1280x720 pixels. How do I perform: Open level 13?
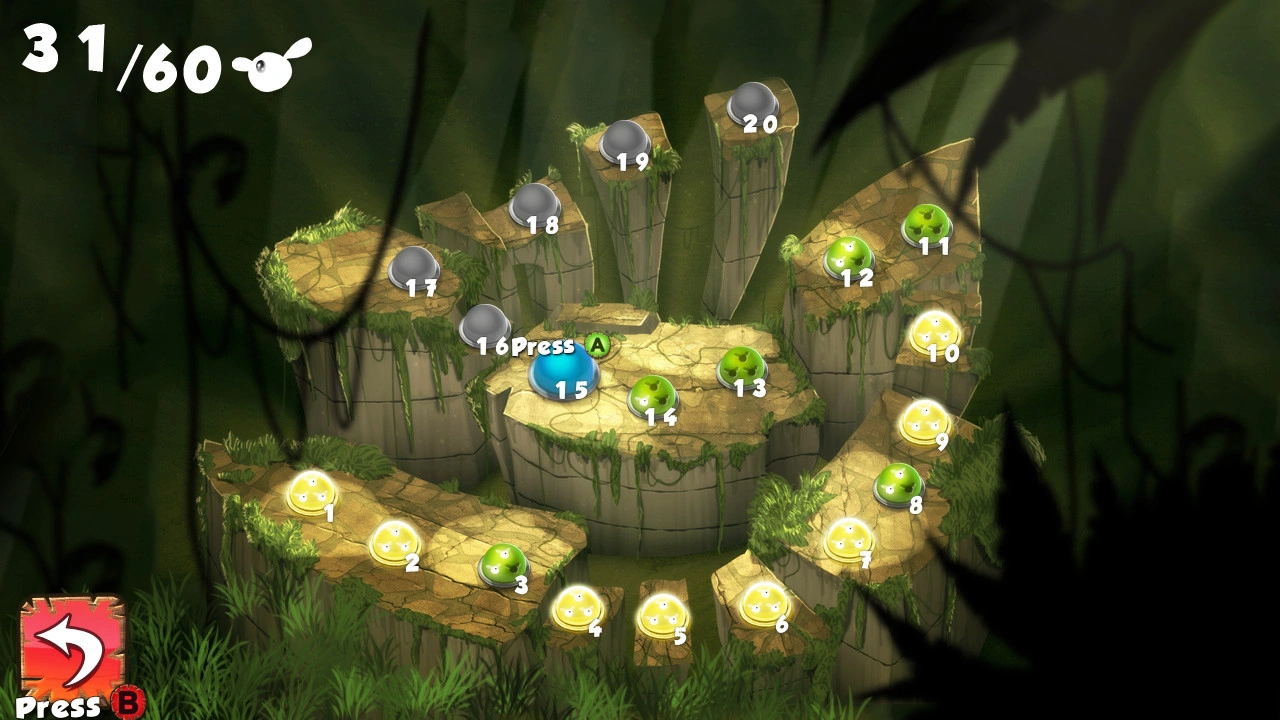(x=741, y=367)
